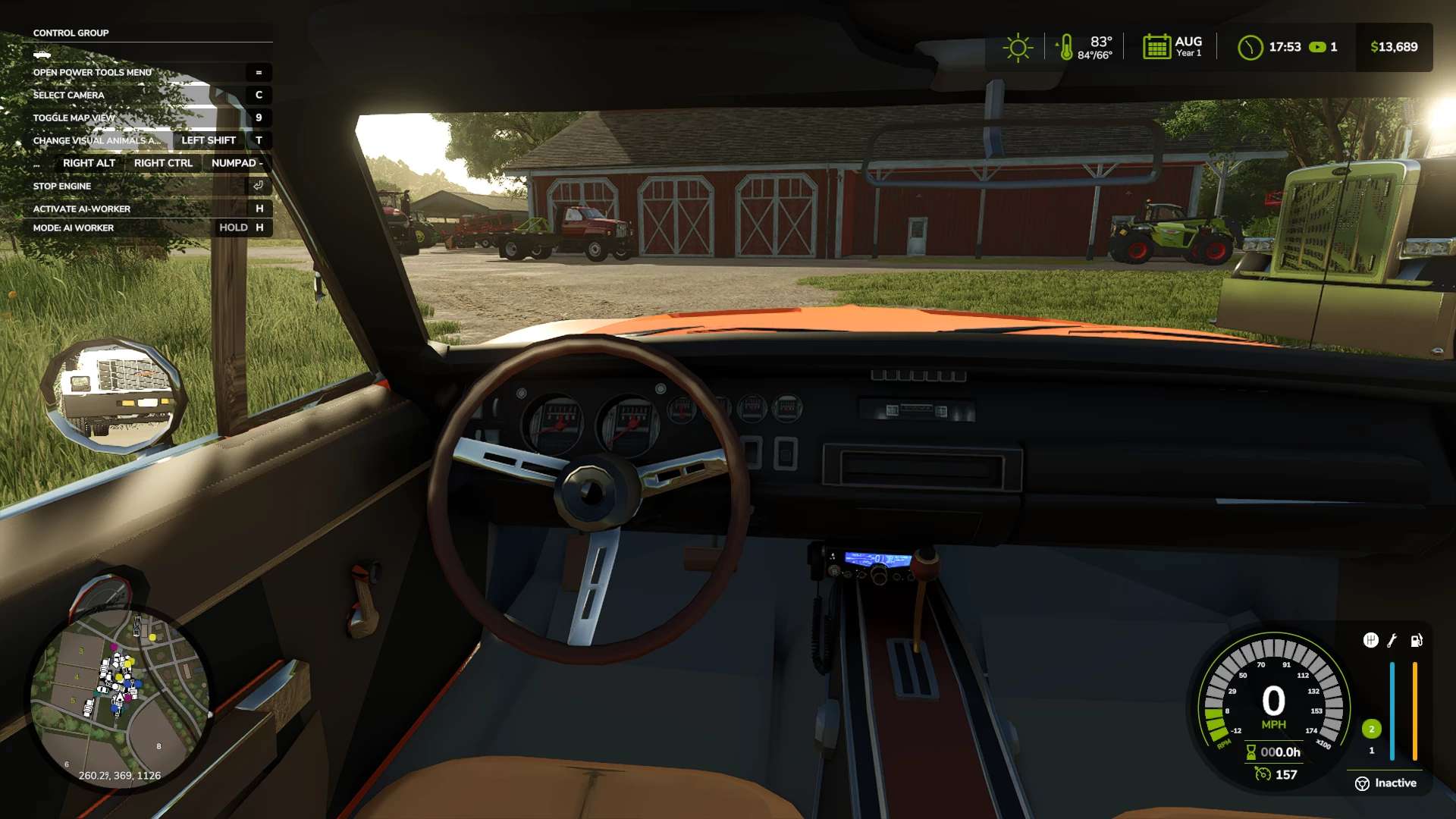Select the thermometer temperature icon
The width and height of the screenshot is (1456, 819).
pyautogui.click(x=1065, y=48)
